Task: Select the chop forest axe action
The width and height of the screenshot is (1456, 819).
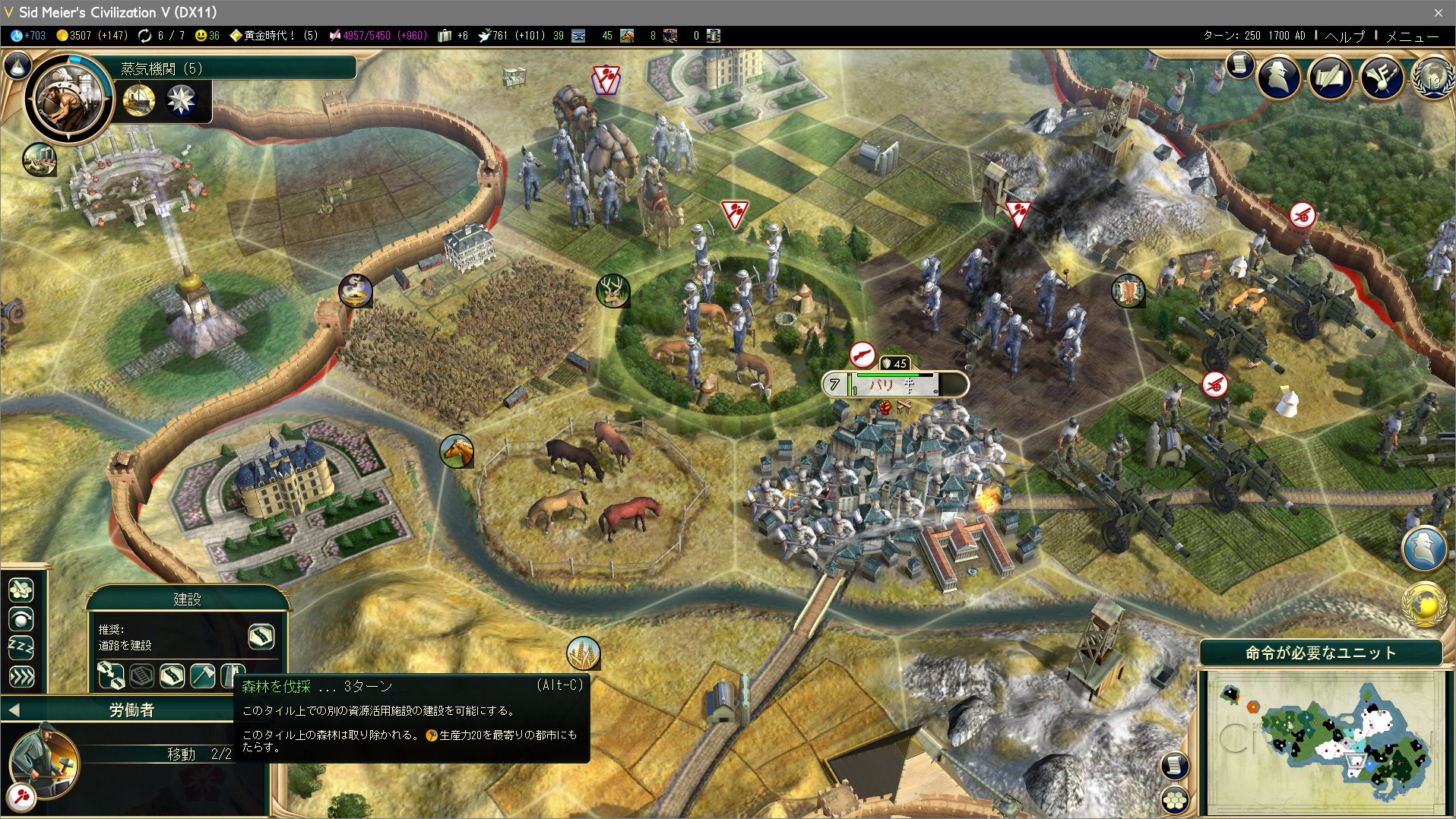Action: (x=202, y=675)
